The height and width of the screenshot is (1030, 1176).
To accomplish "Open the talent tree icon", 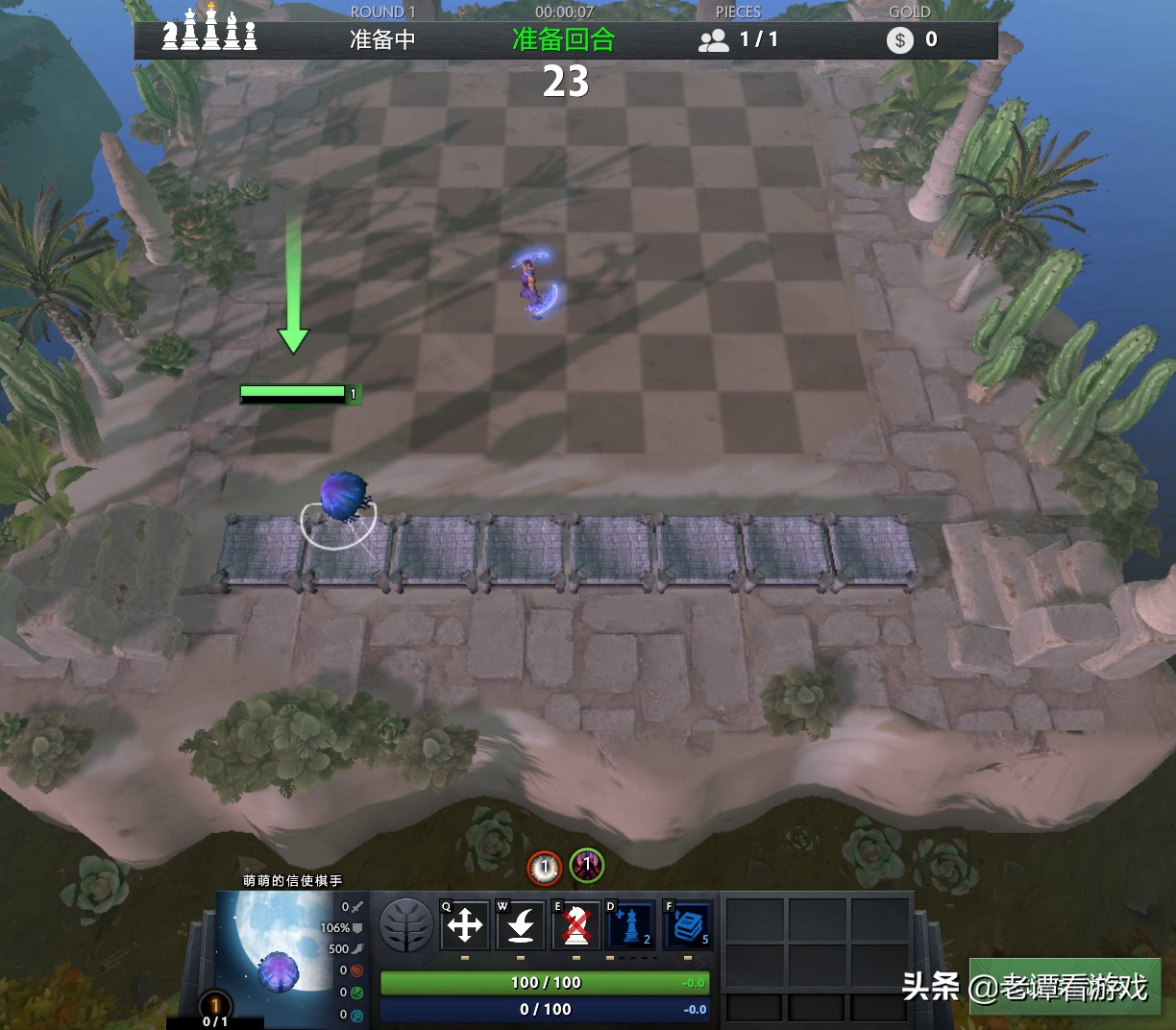I will click(x=406, y=925).
